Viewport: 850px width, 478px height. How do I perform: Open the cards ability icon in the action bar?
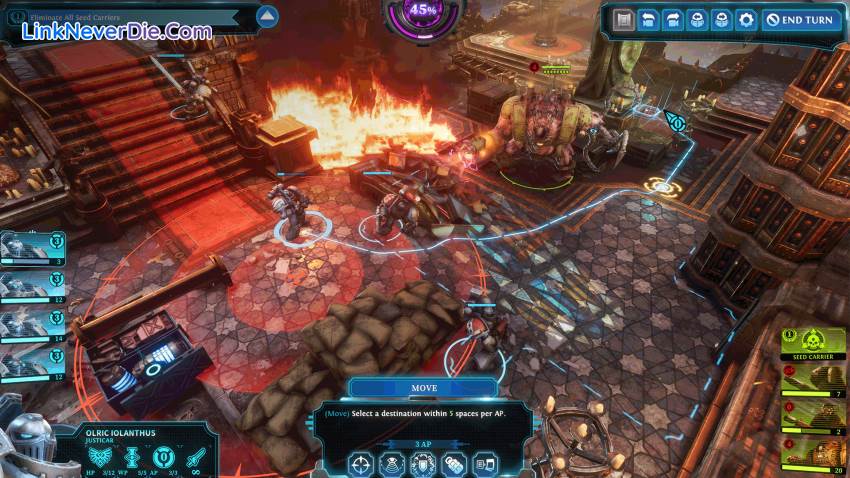coord(486,464)
